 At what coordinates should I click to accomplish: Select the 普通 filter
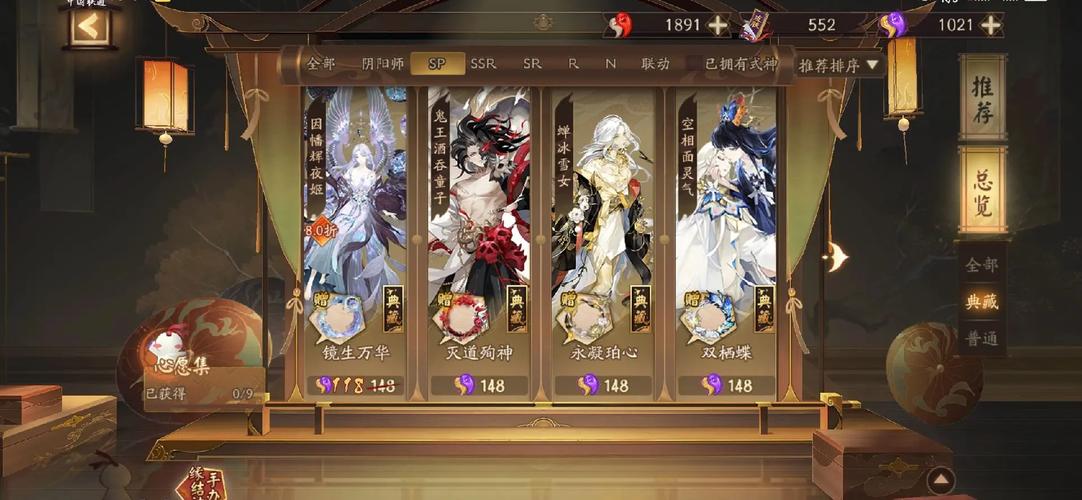point(981,338)
